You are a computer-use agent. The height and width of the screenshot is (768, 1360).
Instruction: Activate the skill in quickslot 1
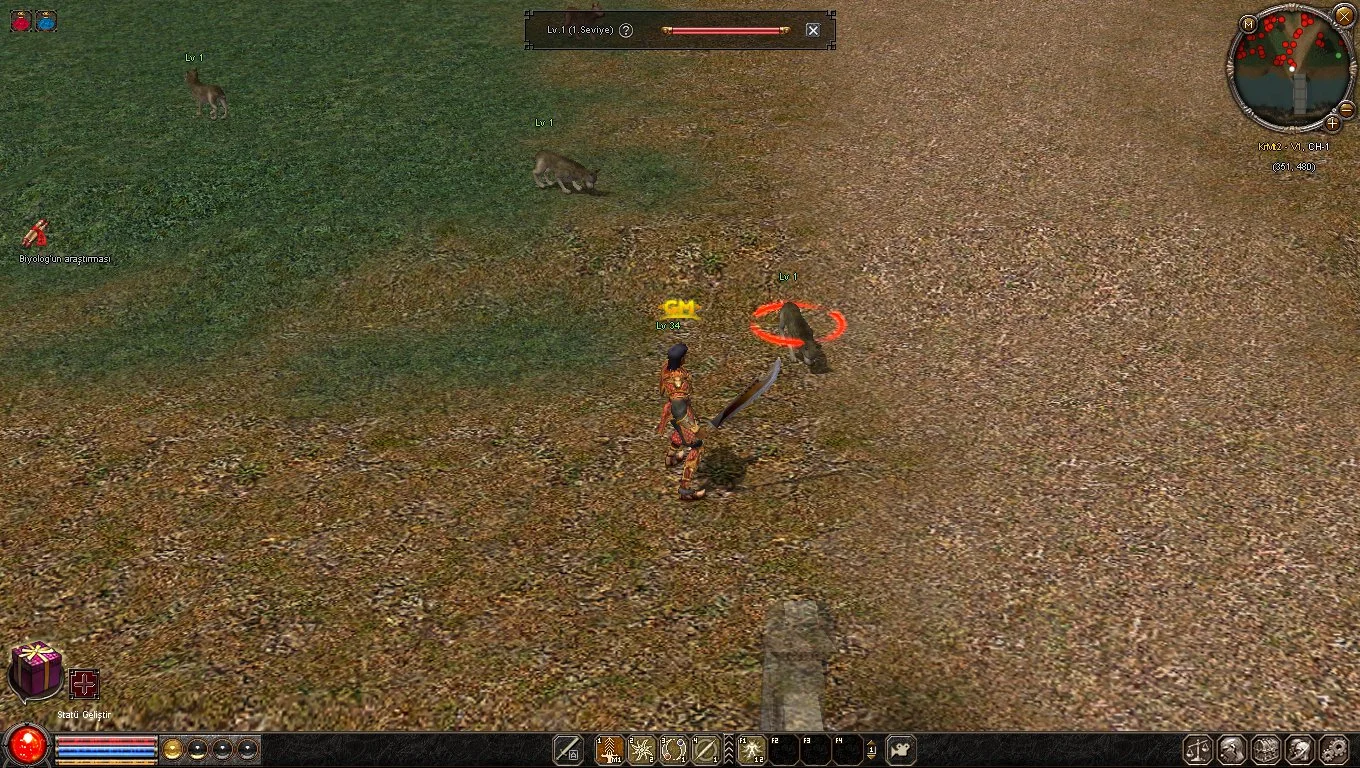(609, 749)
